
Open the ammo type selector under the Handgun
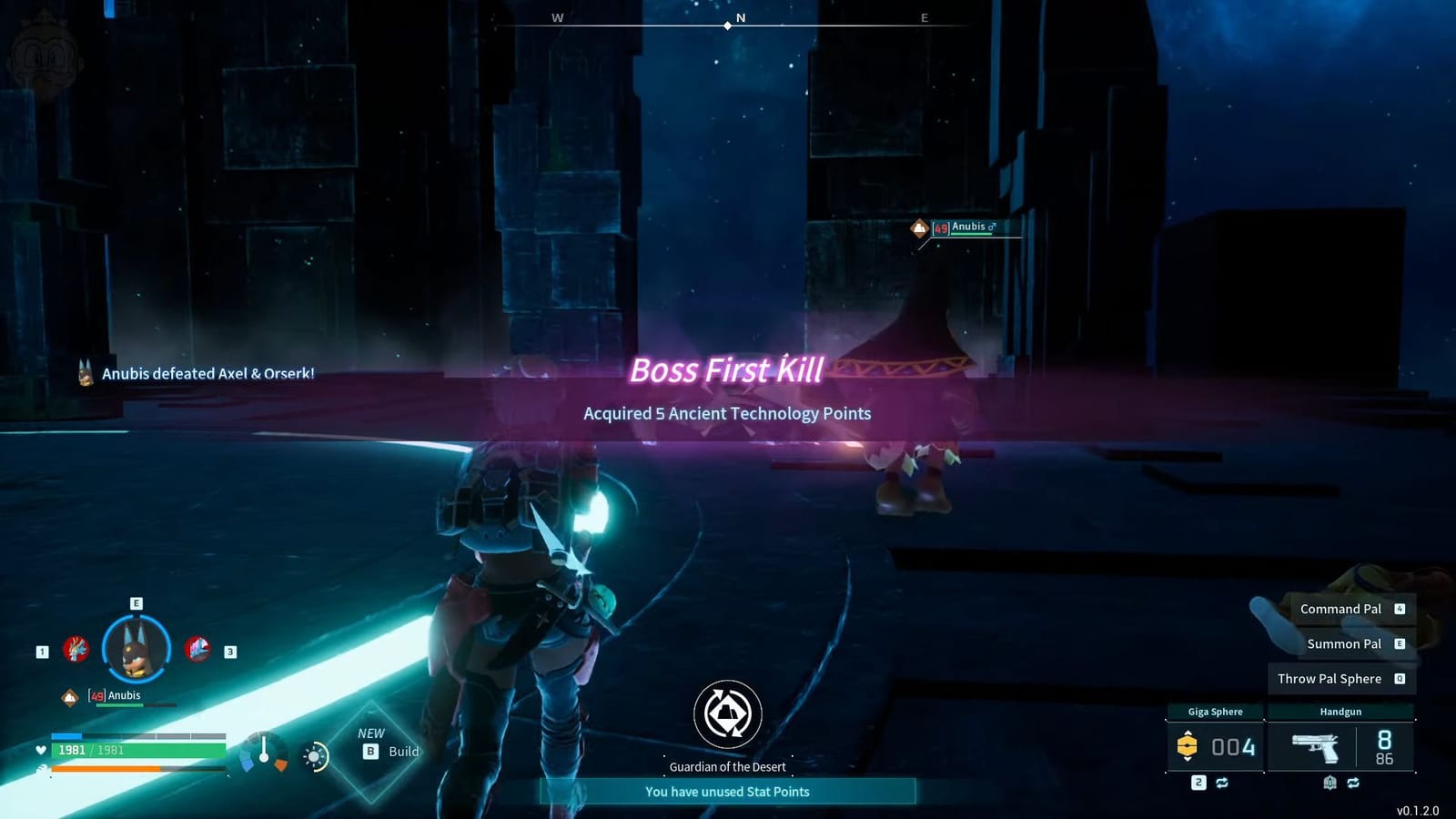click(x=1330, y=782)
